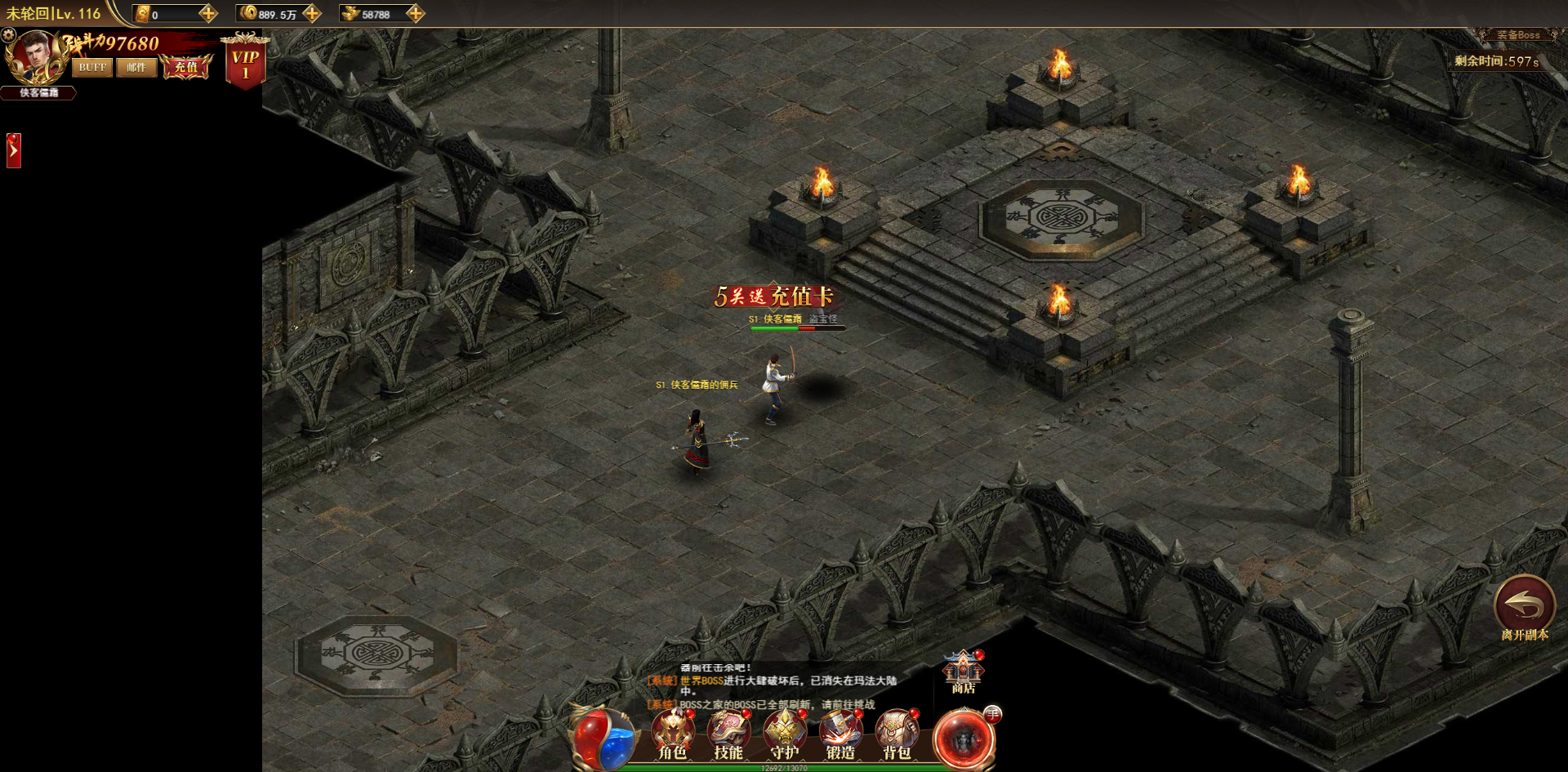Click the hero portrait avatar

click(34, 56)
